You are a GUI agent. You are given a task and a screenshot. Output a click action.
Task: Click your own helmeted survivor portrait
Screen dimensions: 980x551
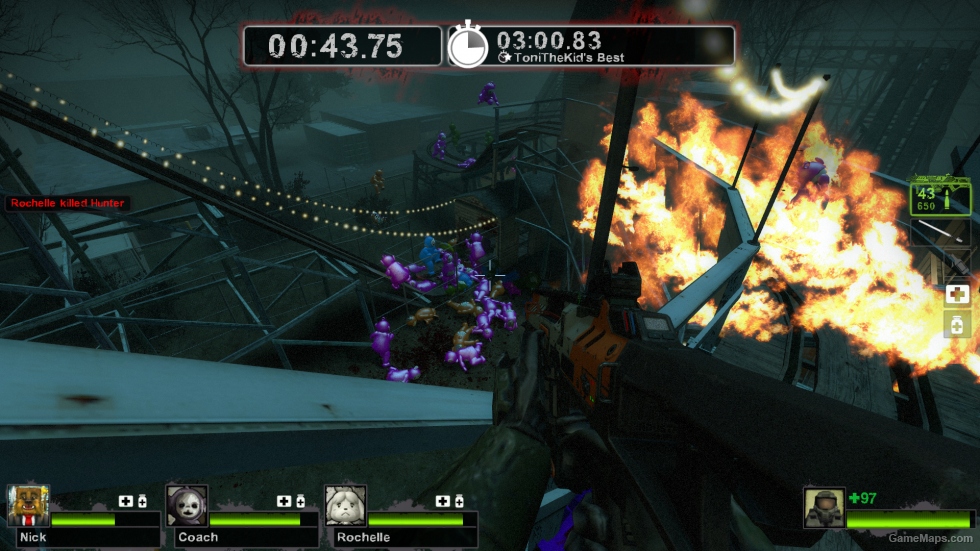tap(824, 508)
